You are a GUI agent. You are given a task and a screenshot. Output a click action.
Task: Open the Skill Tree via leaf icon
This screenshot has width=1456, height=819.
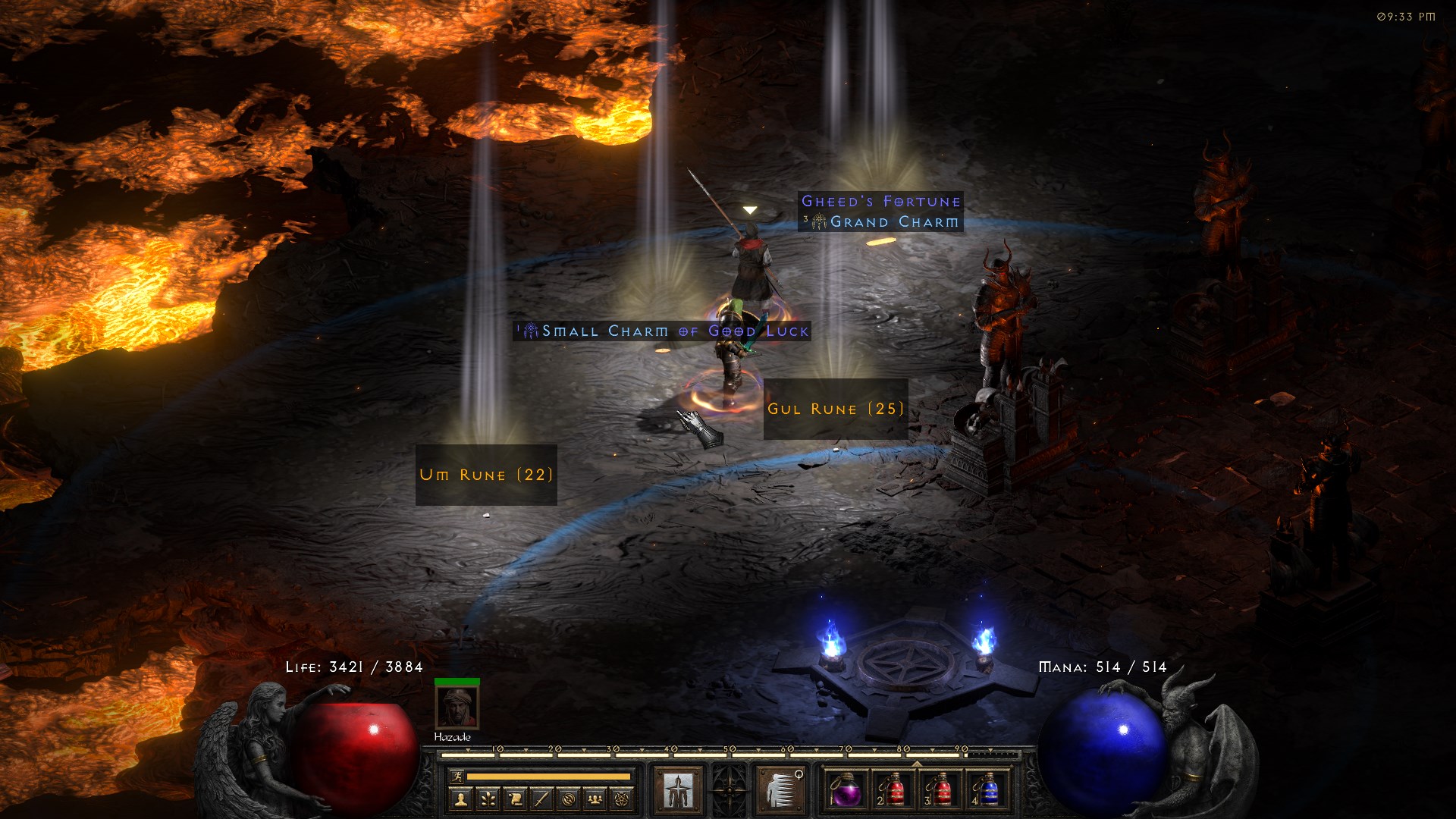(x=489, y=798)
